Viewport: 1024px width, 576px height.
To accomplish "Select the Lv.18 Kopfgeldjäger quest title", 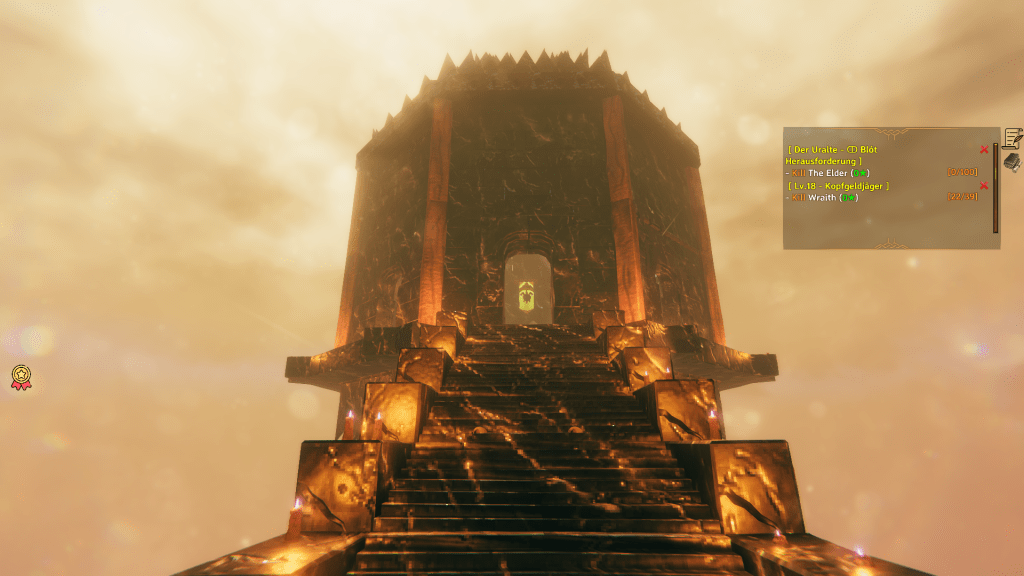I will [x=839, y=185].
